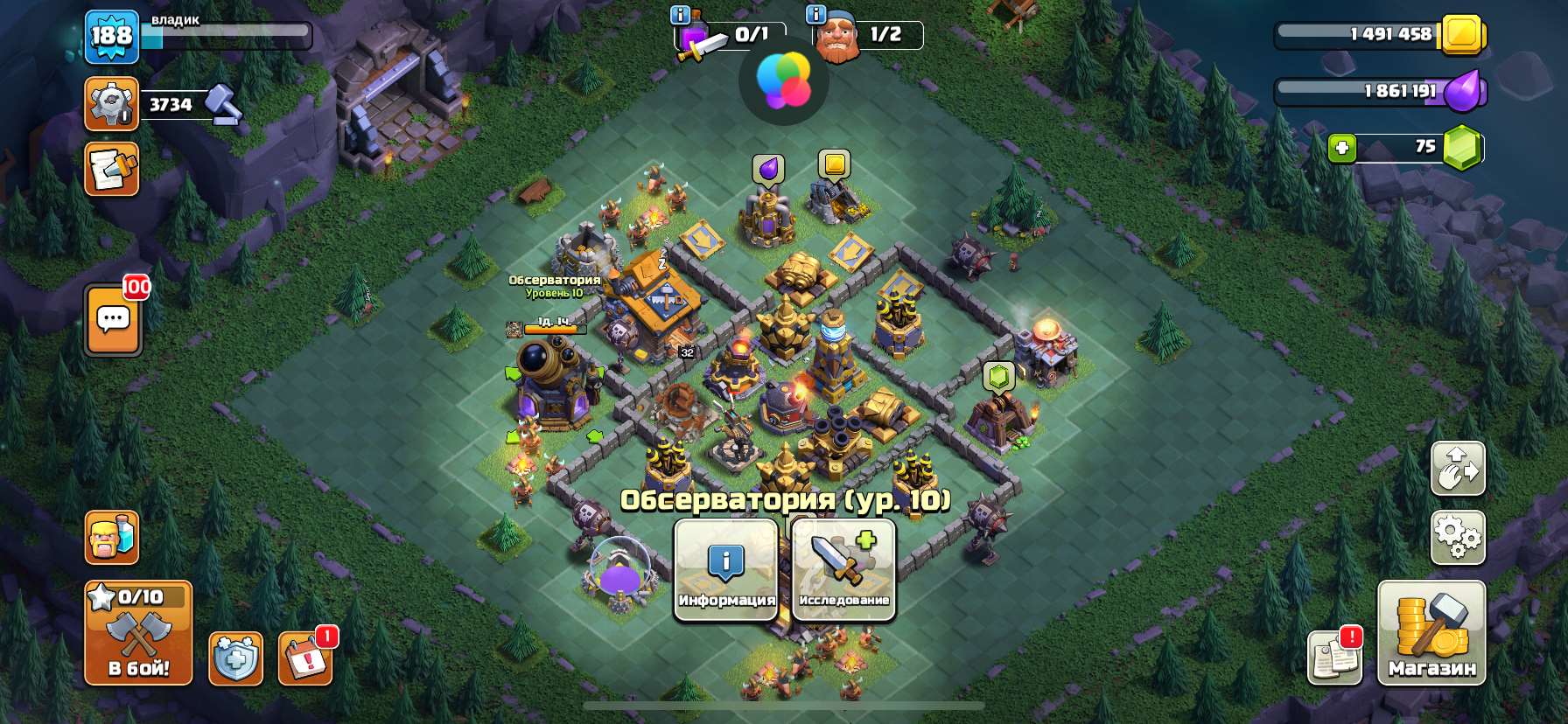The image size is (1568, 724).
Task: Open builder menu via the 3734 hammer icon
Action: click(x=111, y=103)
